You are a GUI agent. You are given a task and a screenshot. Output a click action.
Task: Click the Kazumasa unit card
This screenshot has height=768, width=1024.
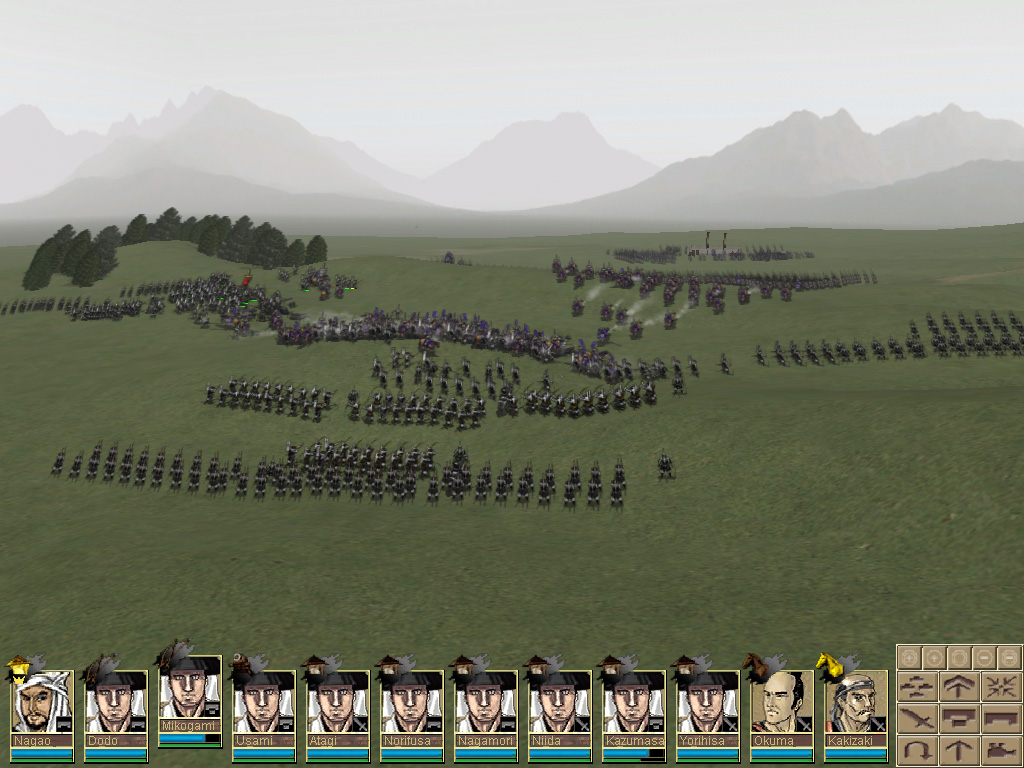coord(634,705)
